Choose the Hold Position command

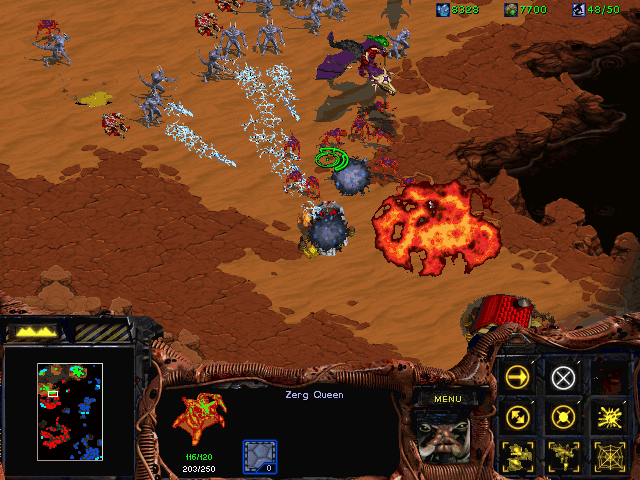(563, 416)
